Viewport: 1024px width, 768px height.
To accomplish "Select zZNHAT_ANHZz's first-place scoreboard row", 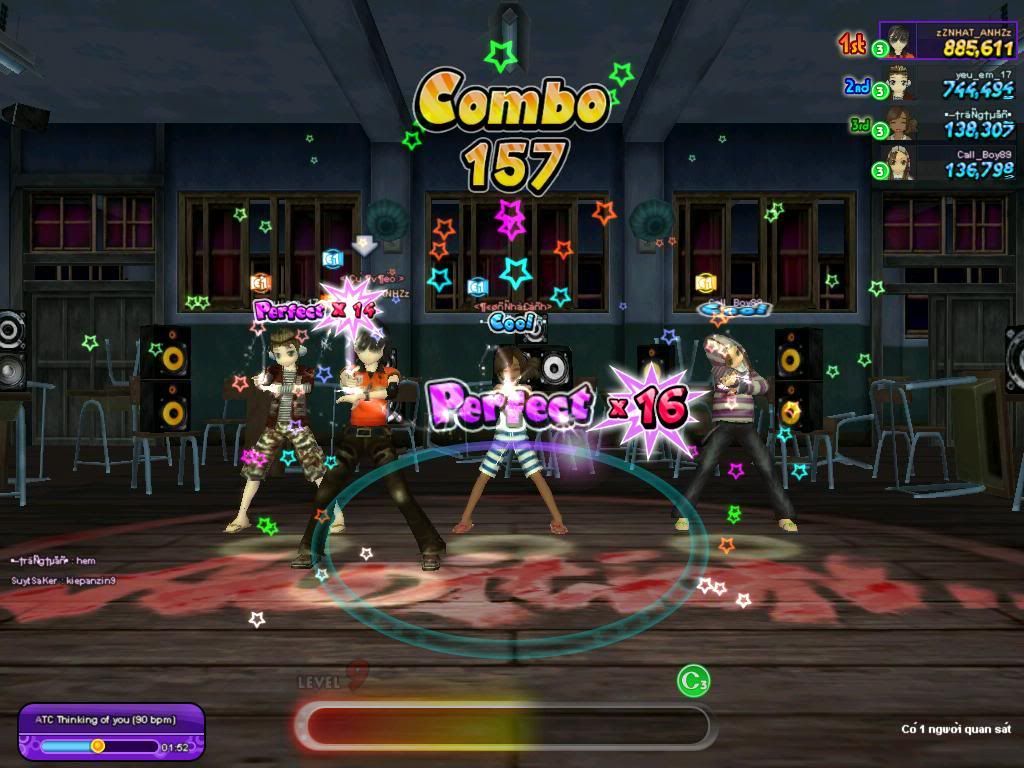I will (947, 41).
